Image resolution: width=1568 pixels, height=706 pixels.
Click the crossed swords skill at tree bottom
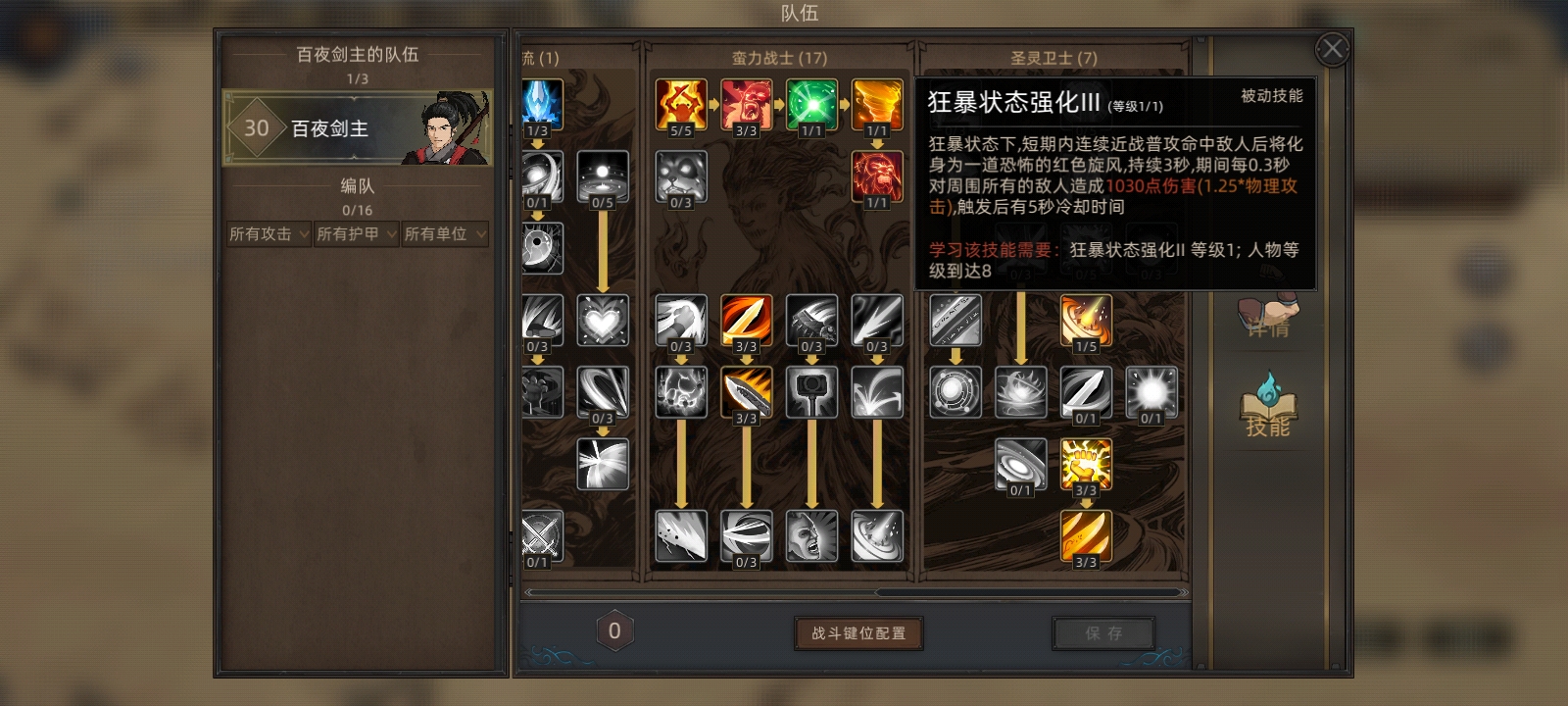tap(543, 534)
